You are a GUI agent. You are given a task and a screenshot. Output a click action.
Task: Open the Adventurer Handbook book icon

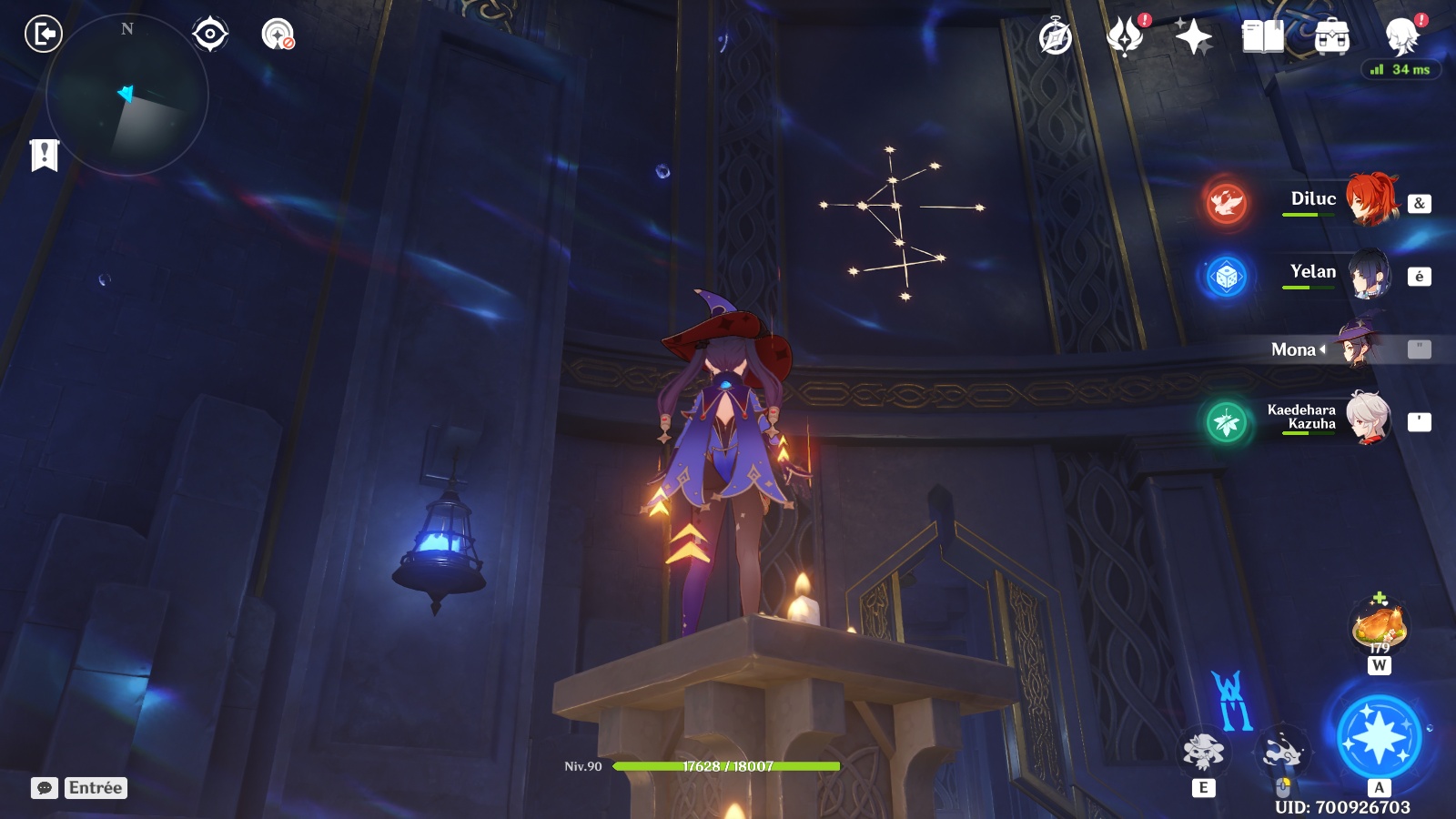1262,37
